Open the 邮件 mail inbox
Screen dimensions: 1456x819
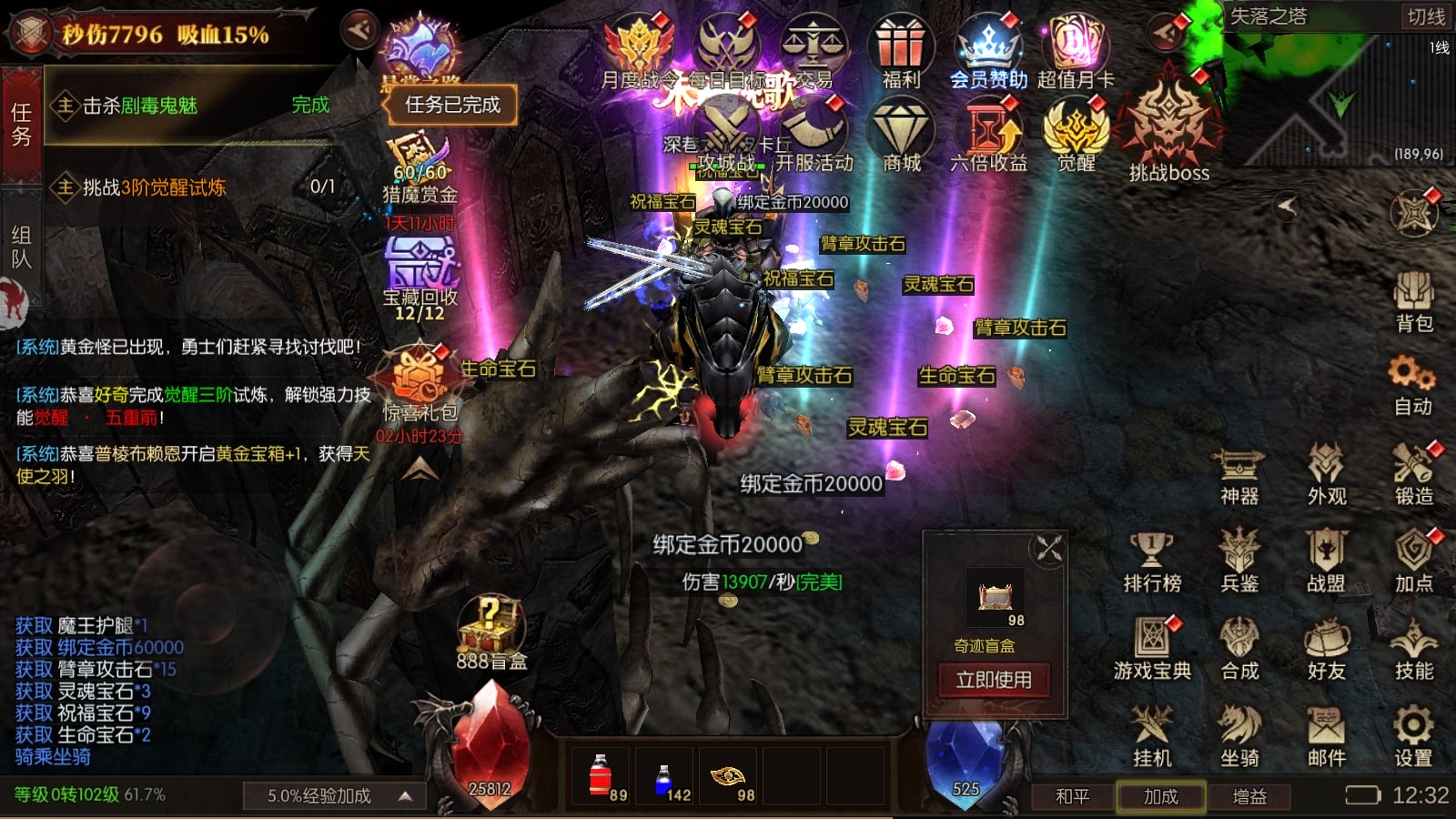(x=1326, y=736)
